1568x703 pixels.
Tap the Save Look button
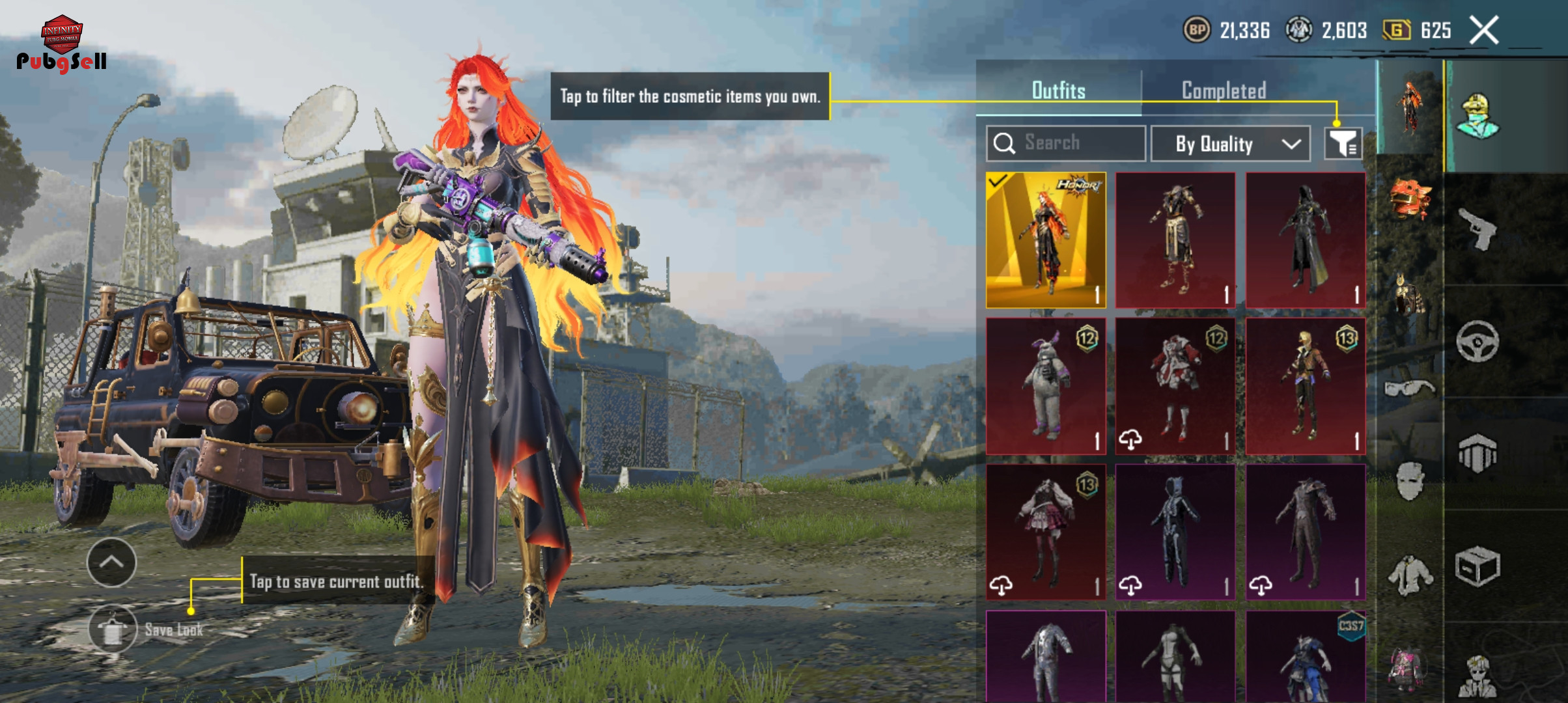point(113,629)
